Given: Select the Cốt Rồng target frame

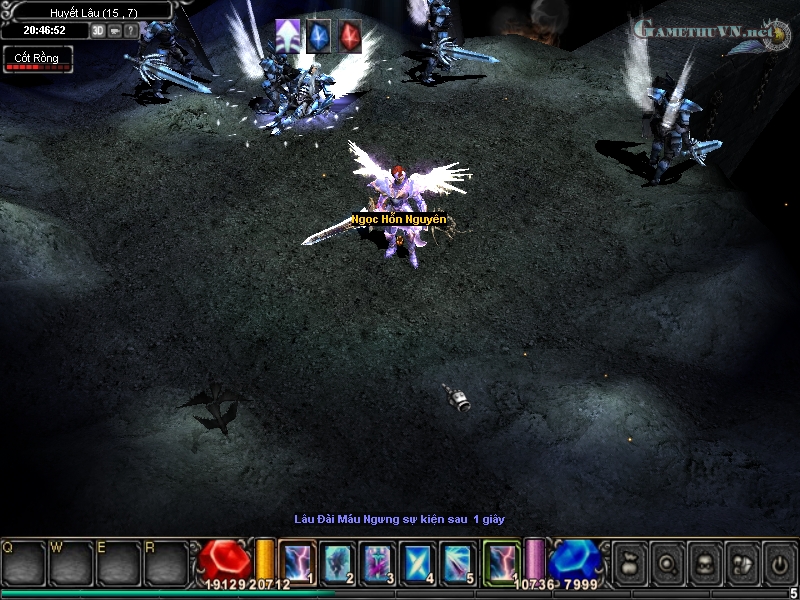Looking at the screenshot, I should pyautogui.click(x=37, y=60).
